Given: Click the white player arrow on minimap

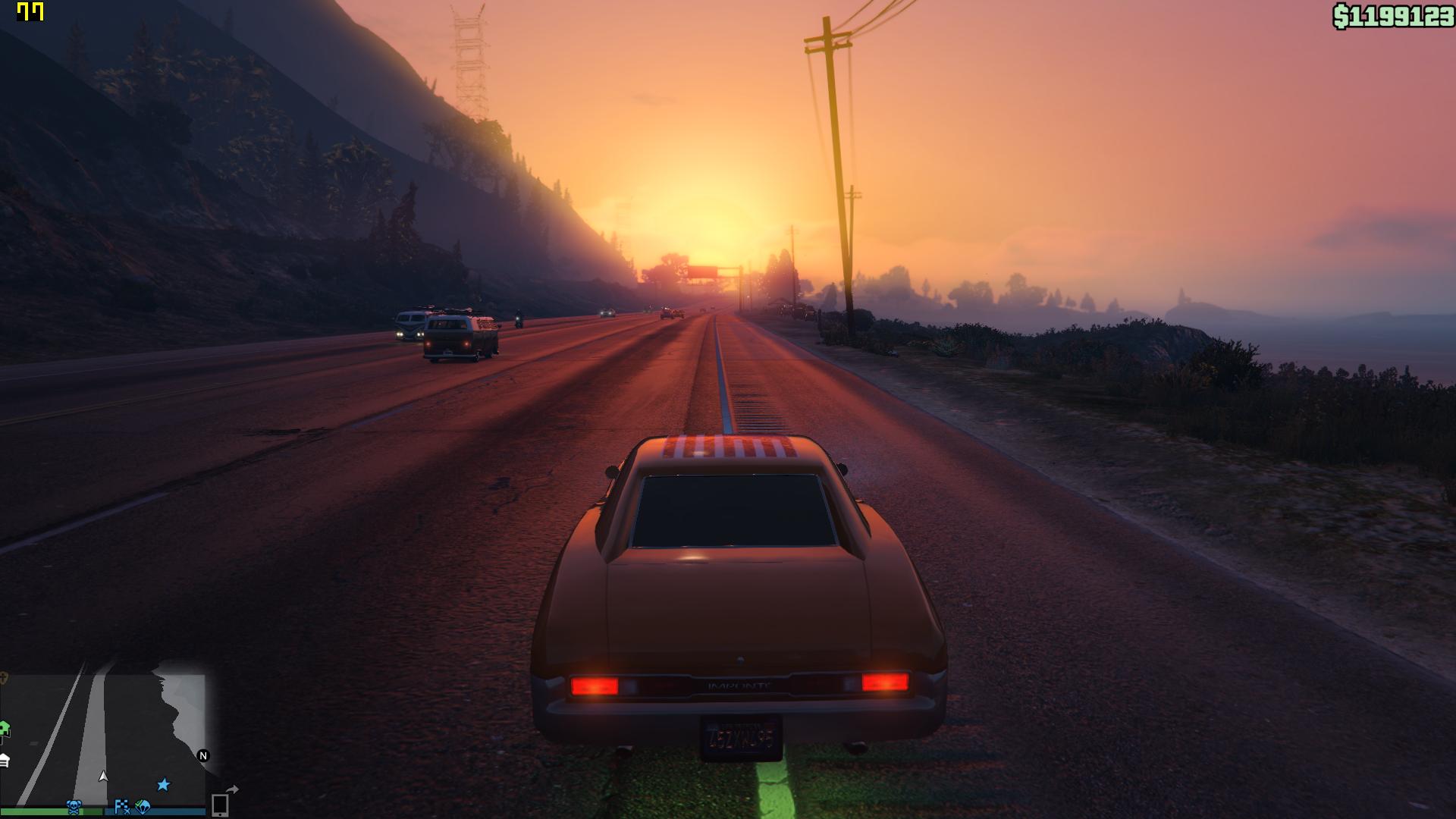Looking at the screenshot, I should [103, 777].
